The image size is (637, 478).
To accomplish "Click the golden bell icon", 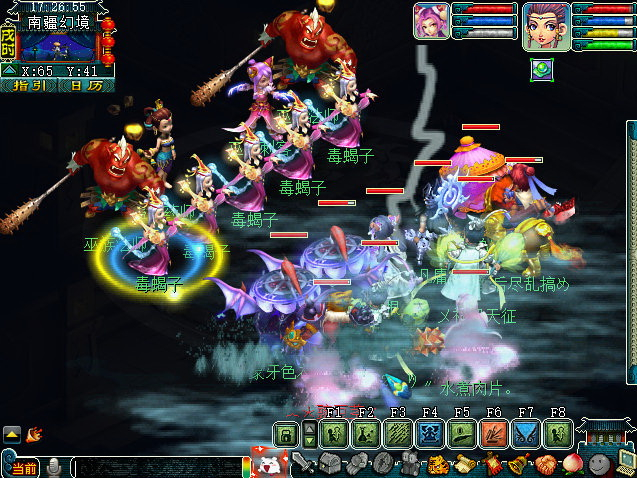I will coord(519,464).
